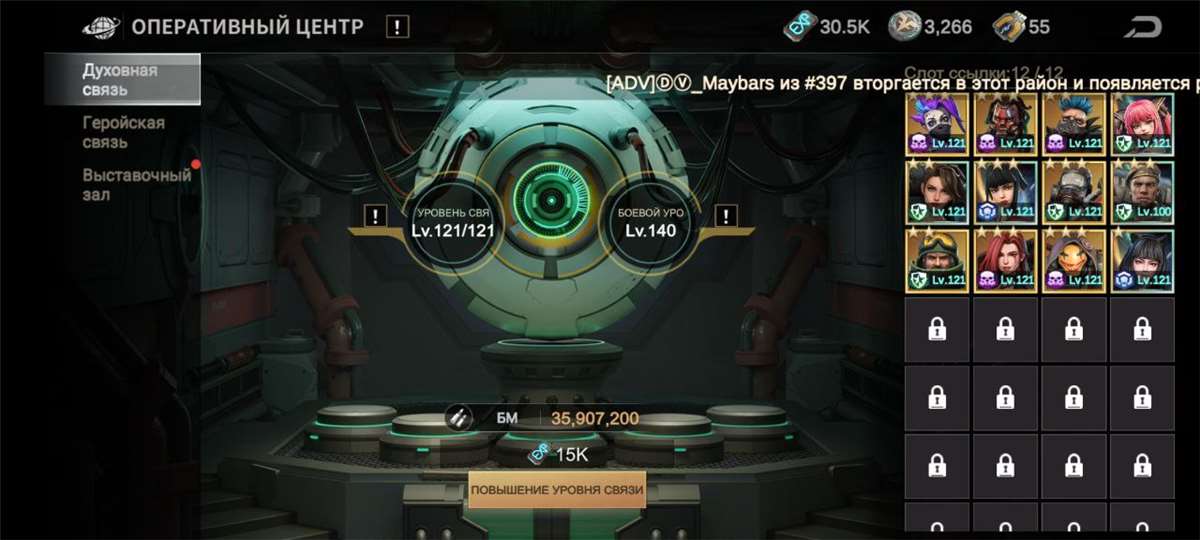
Task: Select the pumpkin-mask hooded hero portrait
Action: click(x=1074, y=260)
